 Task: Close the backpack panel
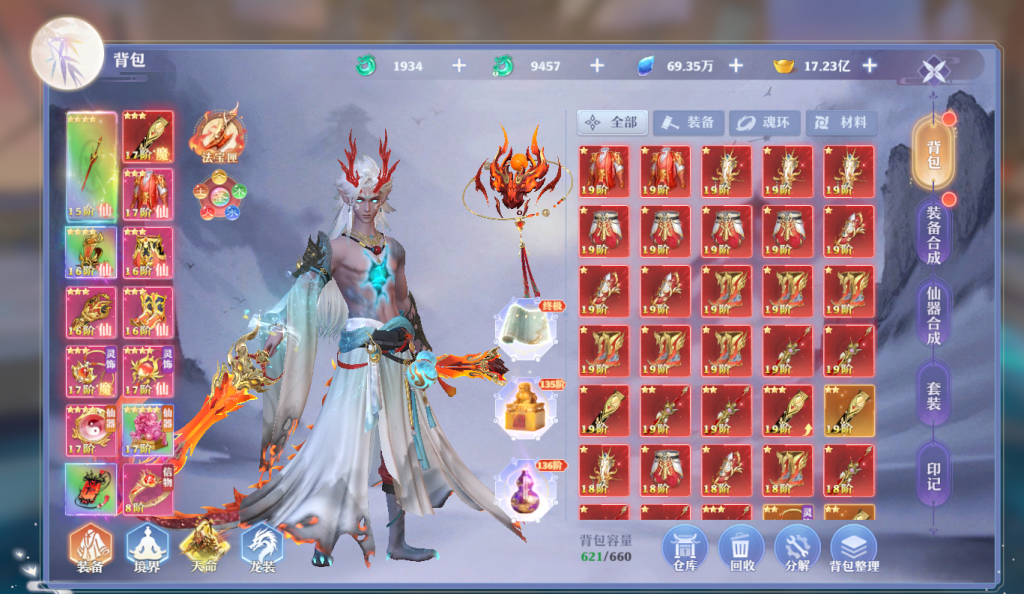coord(933,70)
